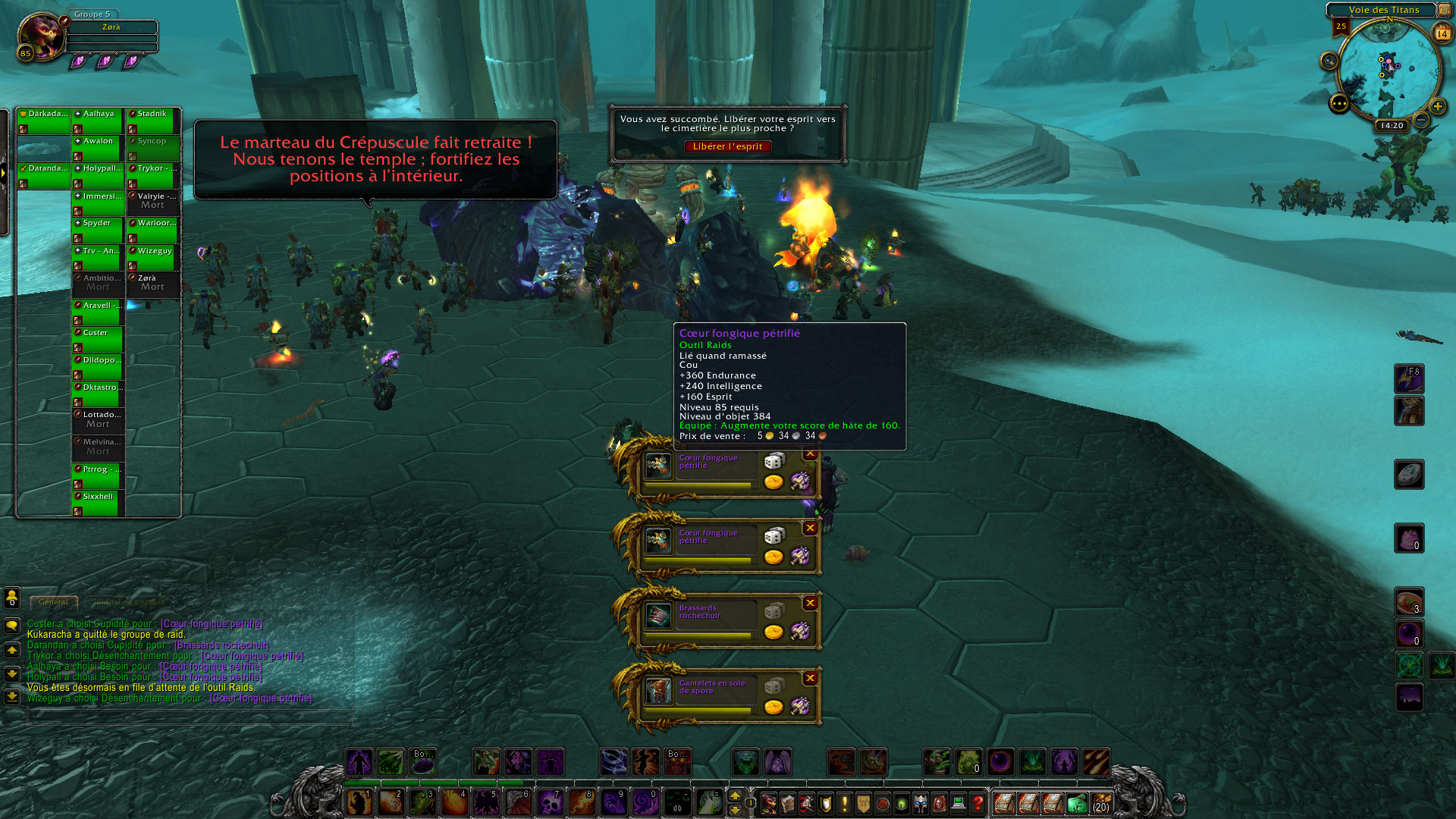The width and height of the screenshot is (1456, 819).
Task: Open help via the red question mark
Action: coord(977,802)
